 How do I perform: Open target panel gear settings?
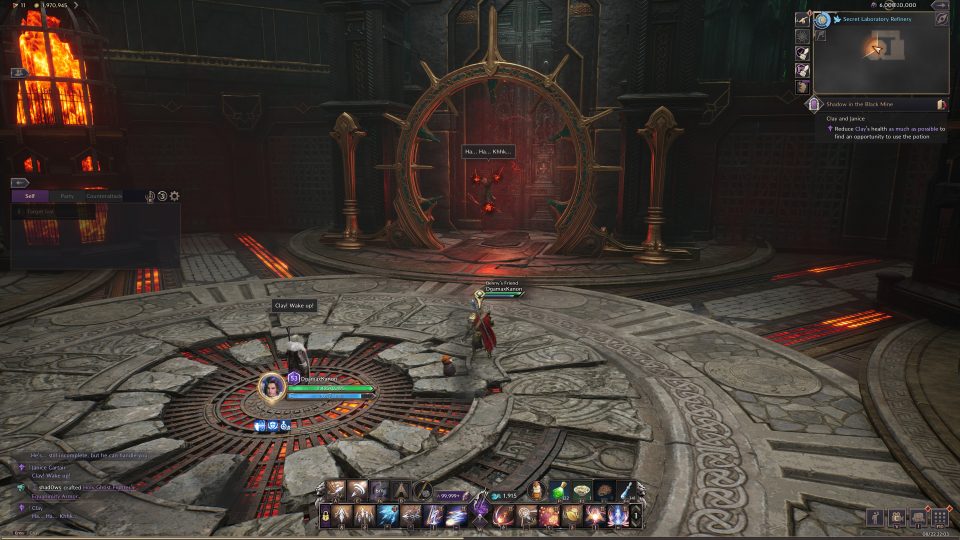(175, 196)
